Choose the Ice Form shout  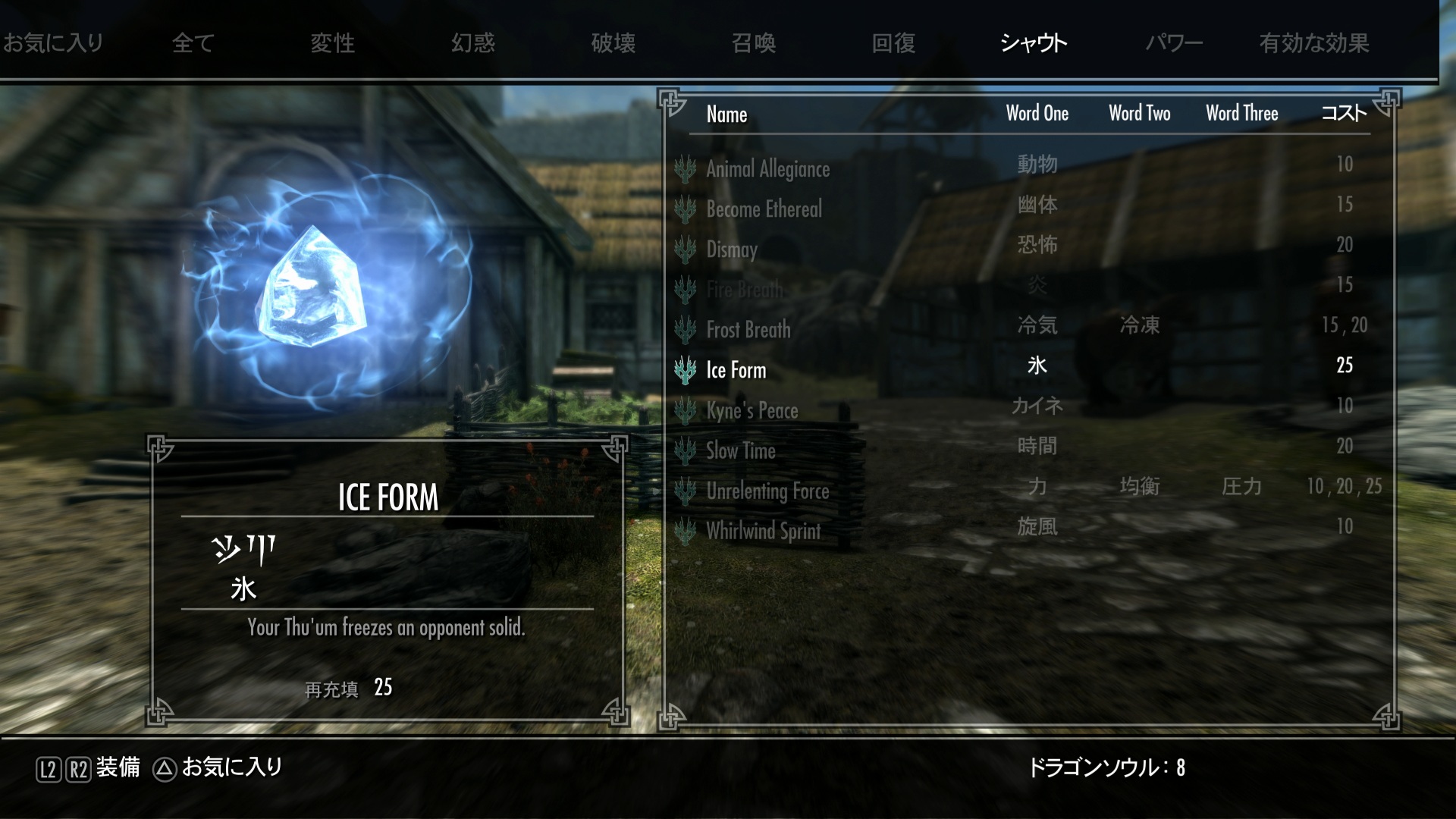click(736, 370)
